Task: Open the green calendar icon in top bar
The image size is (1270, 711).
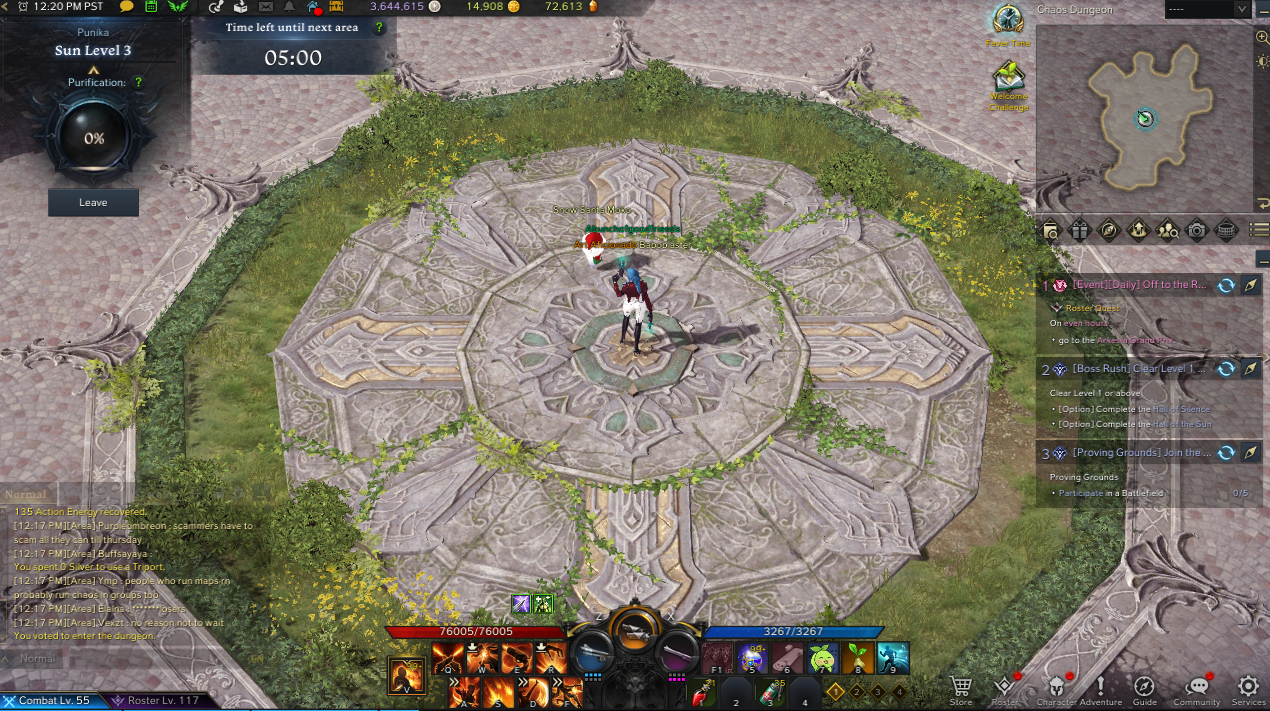Action: pos(152,8)
